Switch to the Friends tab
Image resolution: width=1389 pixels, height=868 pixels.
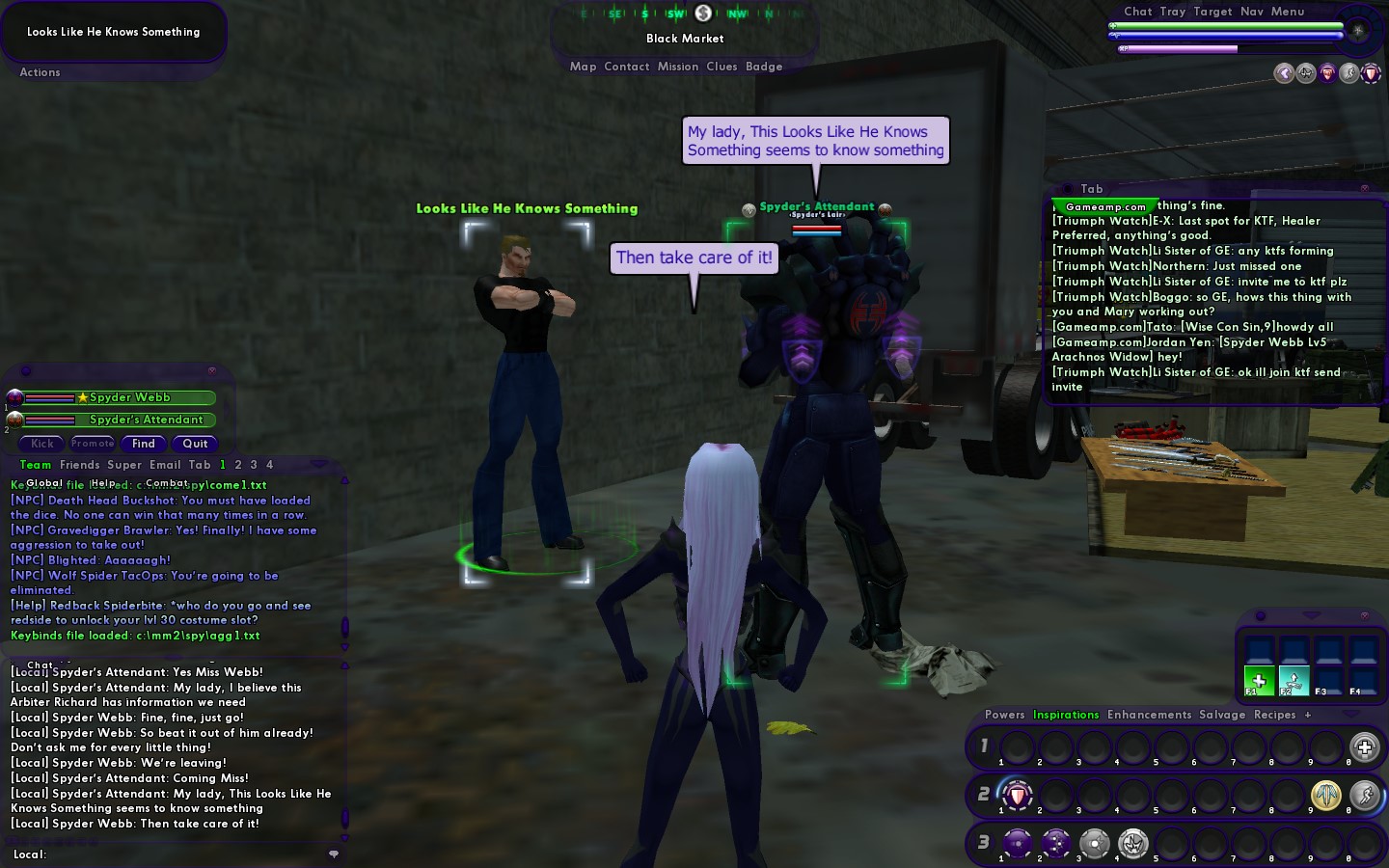click(79, 465)
